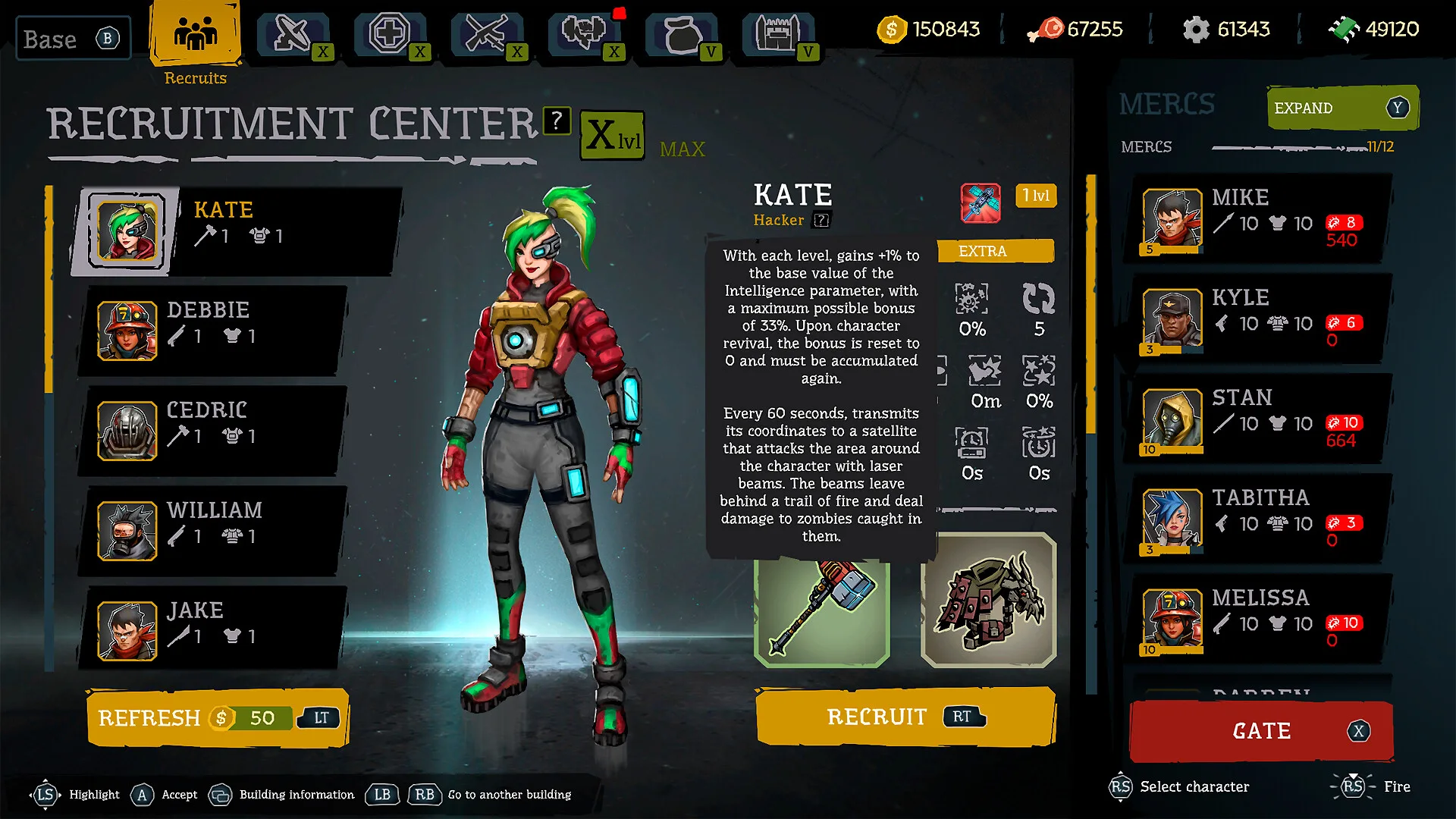1456x819 pixels.
Task: Go to the Gate
Action: click(x=1261, y=731)
